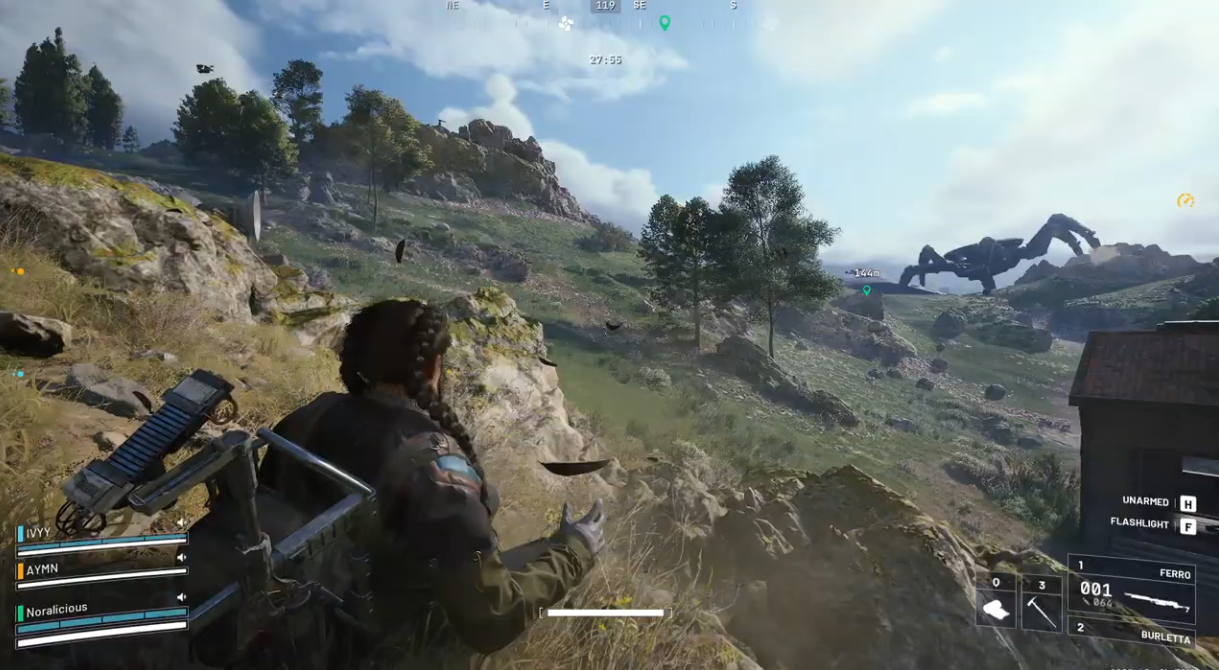Select squad member IVYY's name

(x=38, y=532)
